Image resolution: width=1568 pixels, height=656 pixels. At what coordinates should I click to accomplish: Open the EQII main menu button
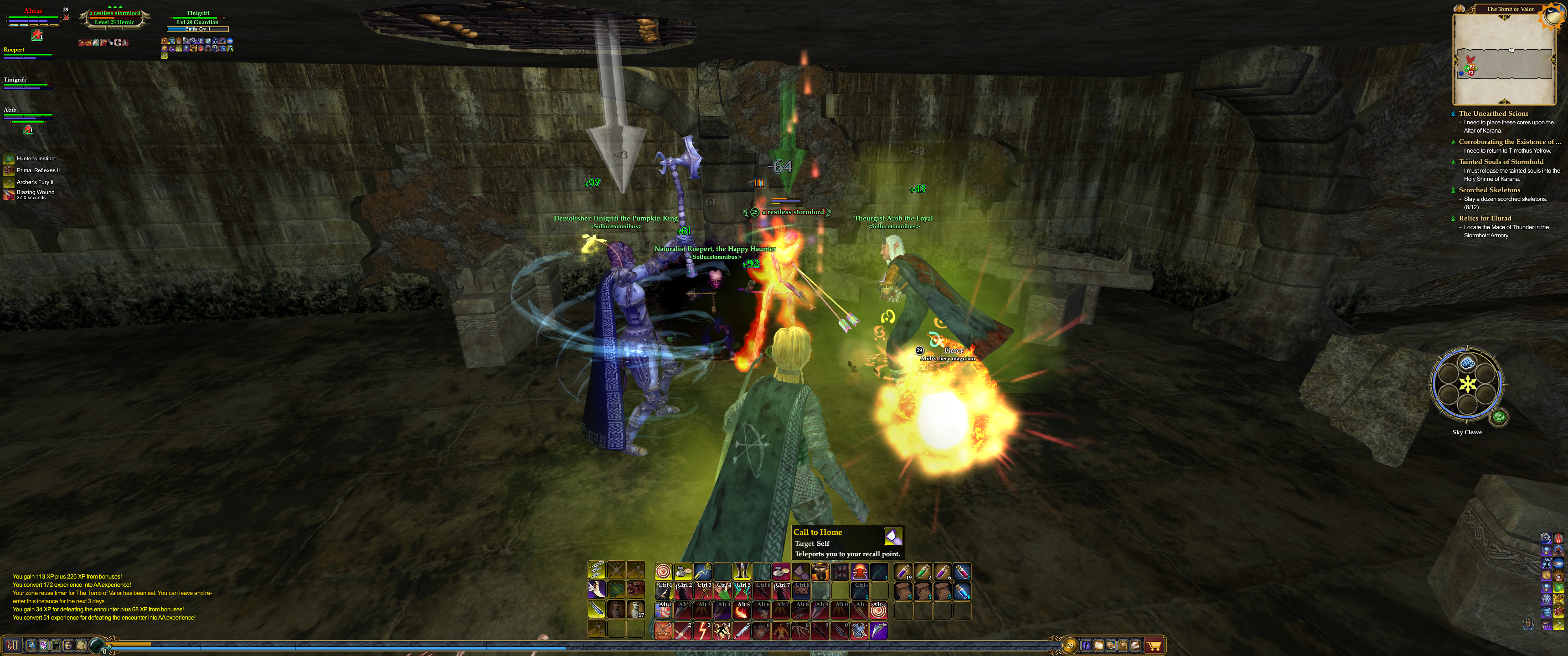(x=12, y=645)
